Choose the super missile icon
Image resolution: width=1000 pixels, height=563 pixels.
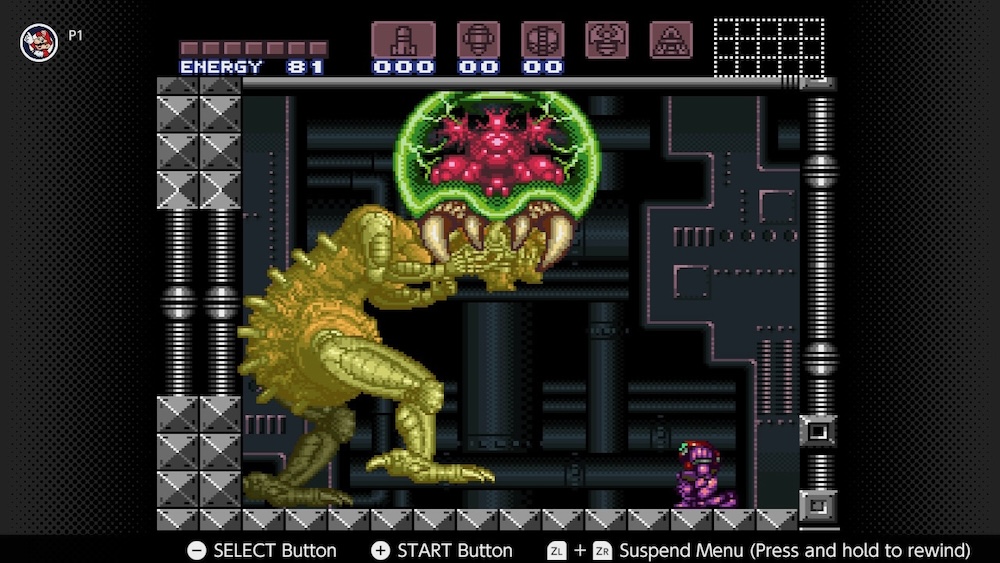tap(478, 40)
